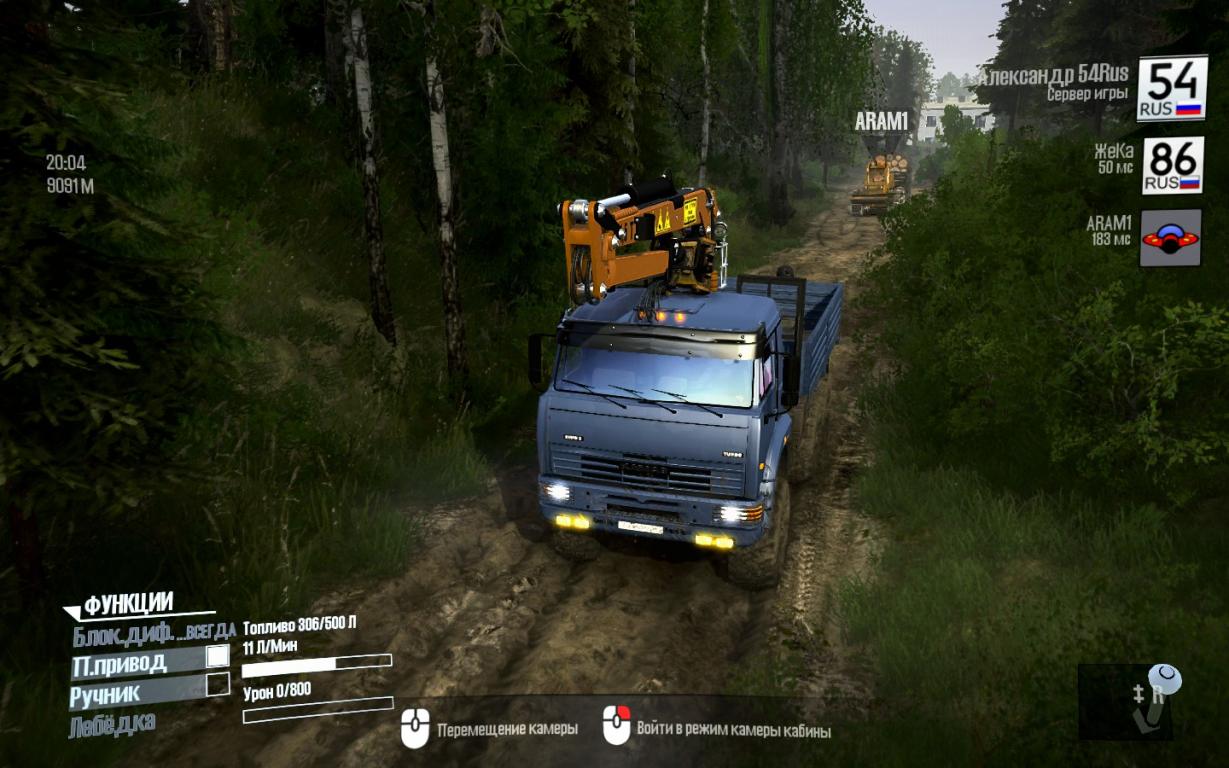Select the Блок.диф. differential lock entry

(x=153, y=632)
